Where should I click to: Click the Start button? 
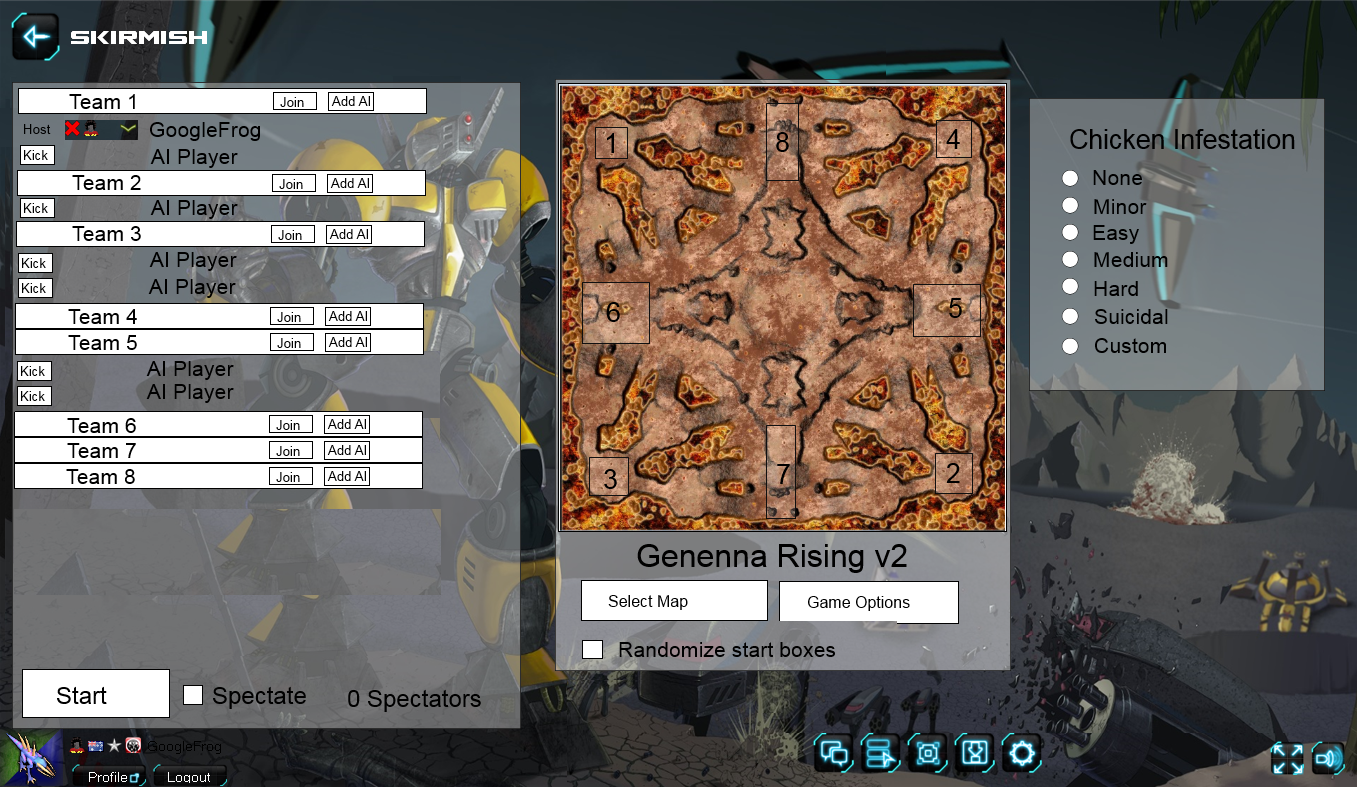point(94,693)
